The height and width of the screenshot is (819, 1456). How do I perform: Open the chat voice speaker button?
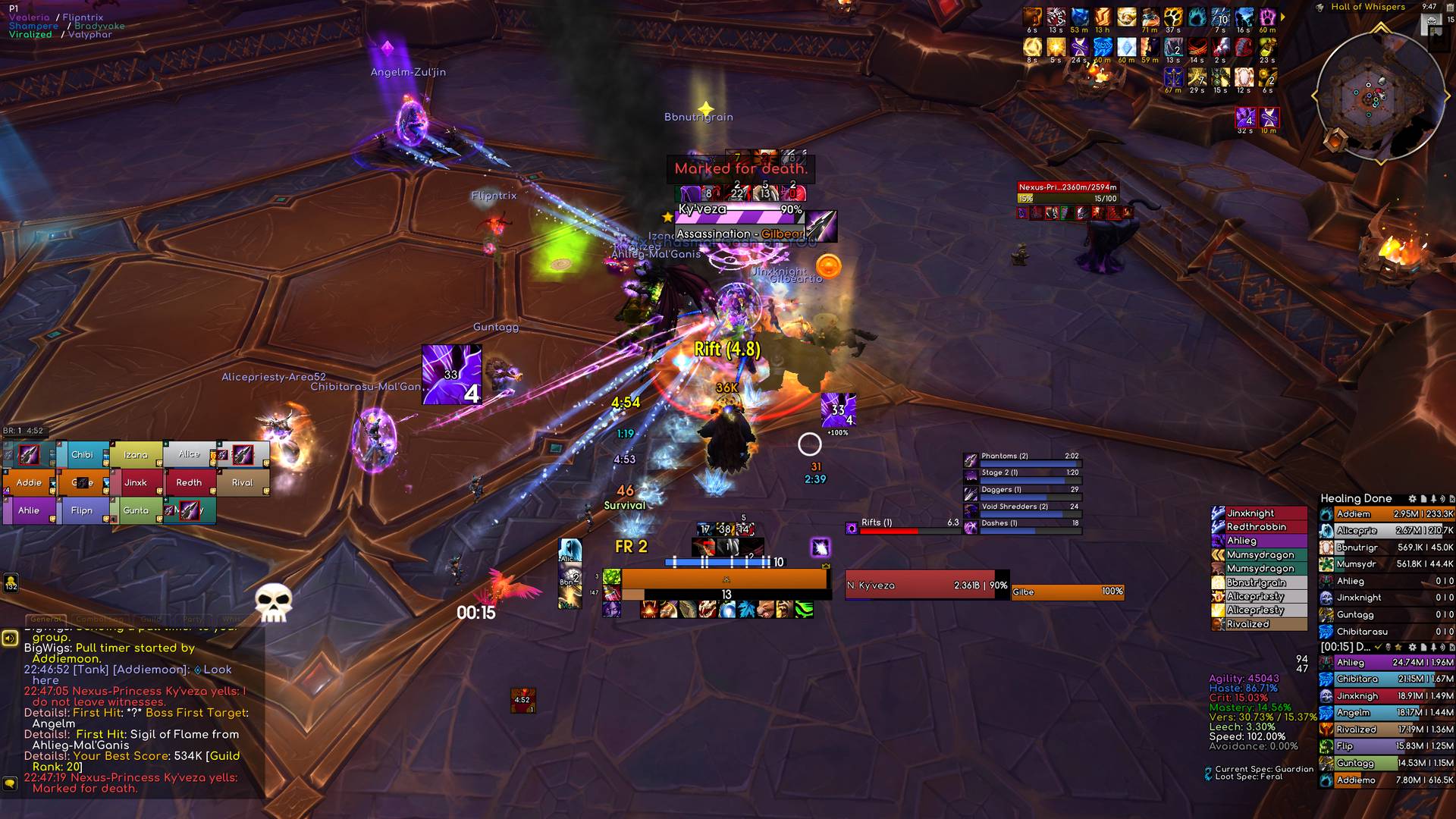[10, 639]
